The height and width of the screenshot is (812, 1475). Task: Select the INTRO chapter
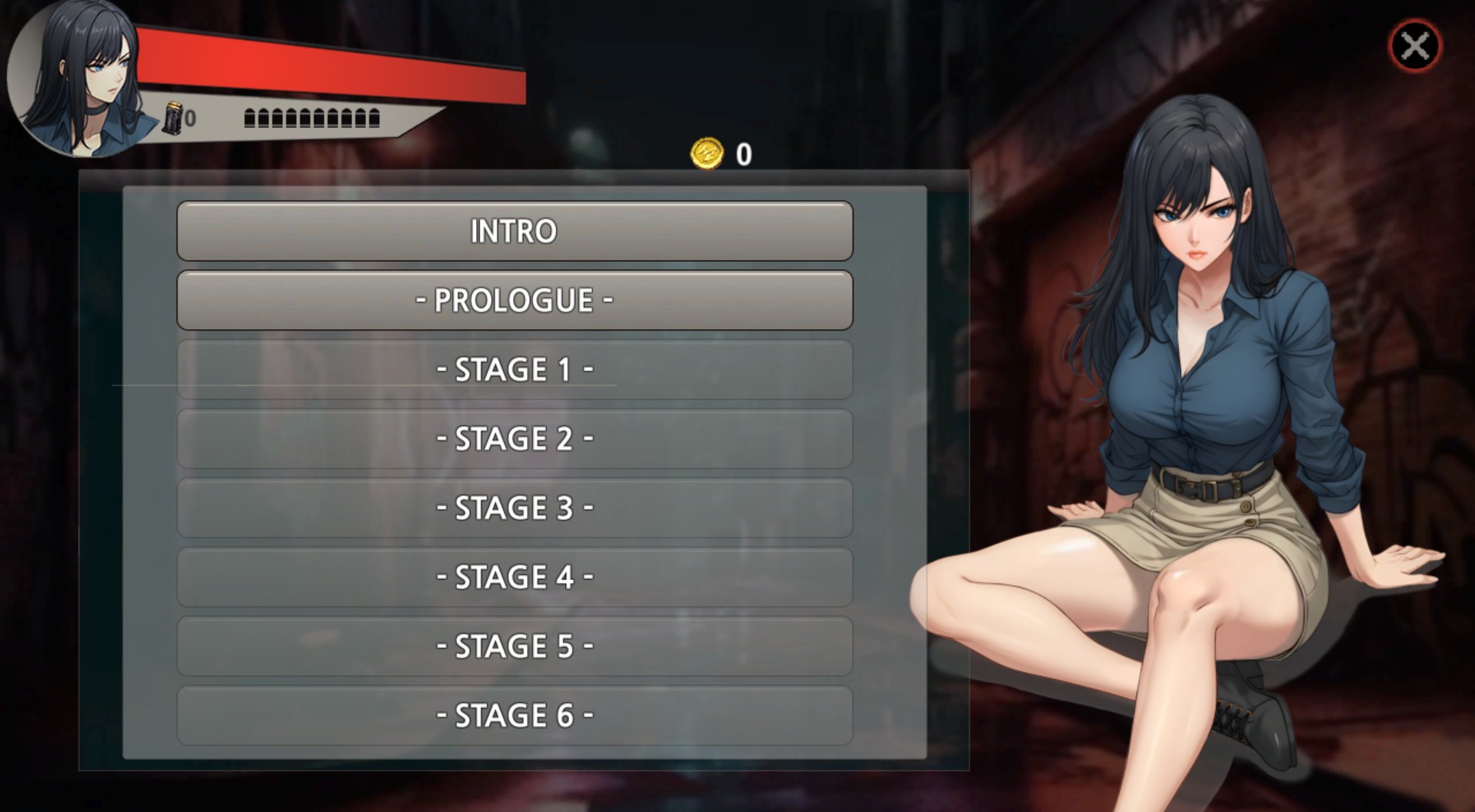514,231
